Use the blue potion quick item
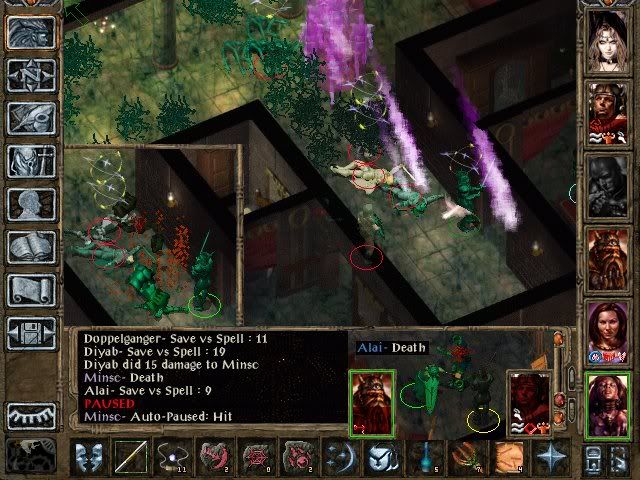The width and height of the screenshot is (640, 480). click(x=423, y=459)
